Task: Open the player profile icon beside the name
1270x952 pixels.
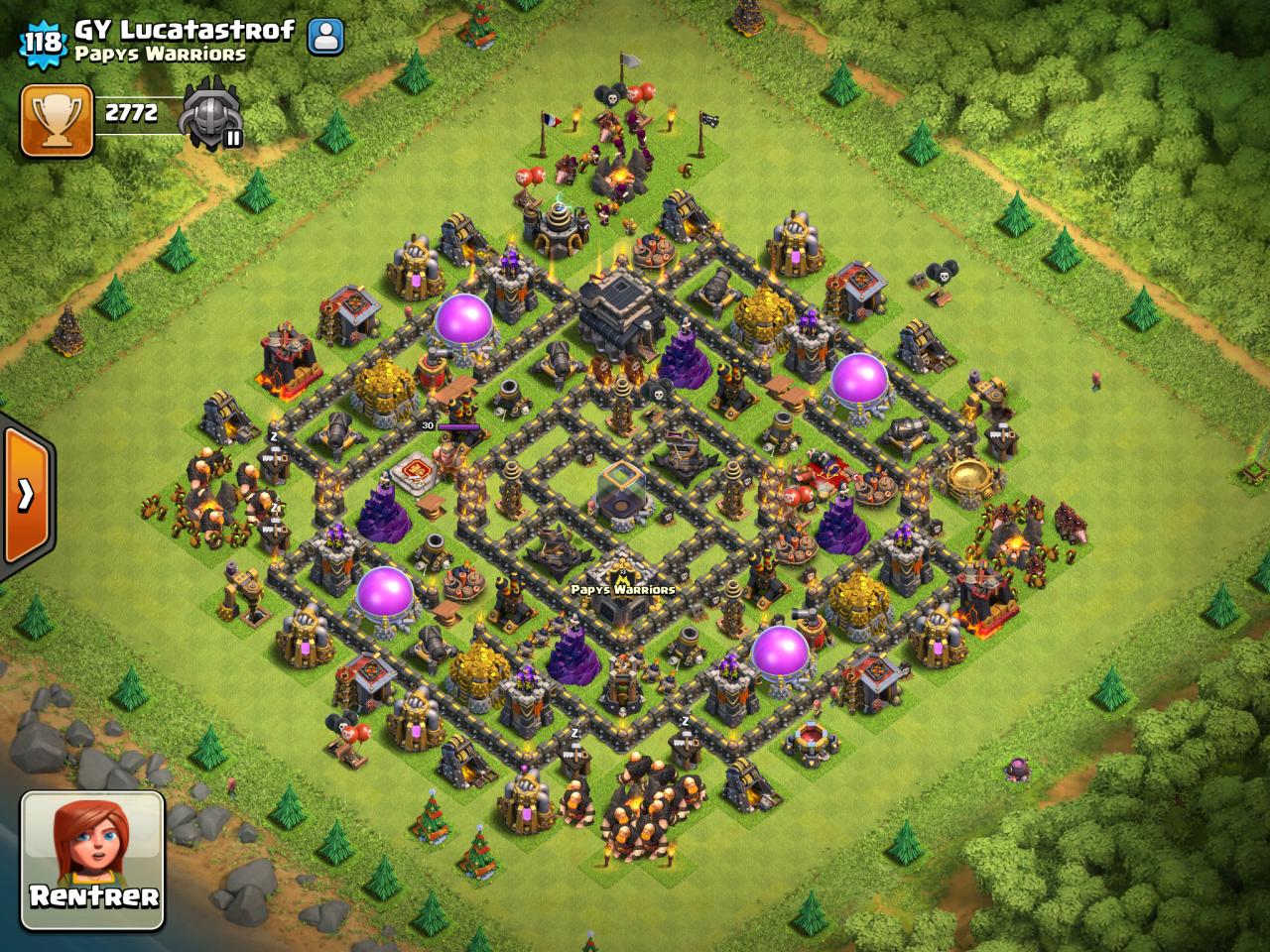Action: click(324, 37)
